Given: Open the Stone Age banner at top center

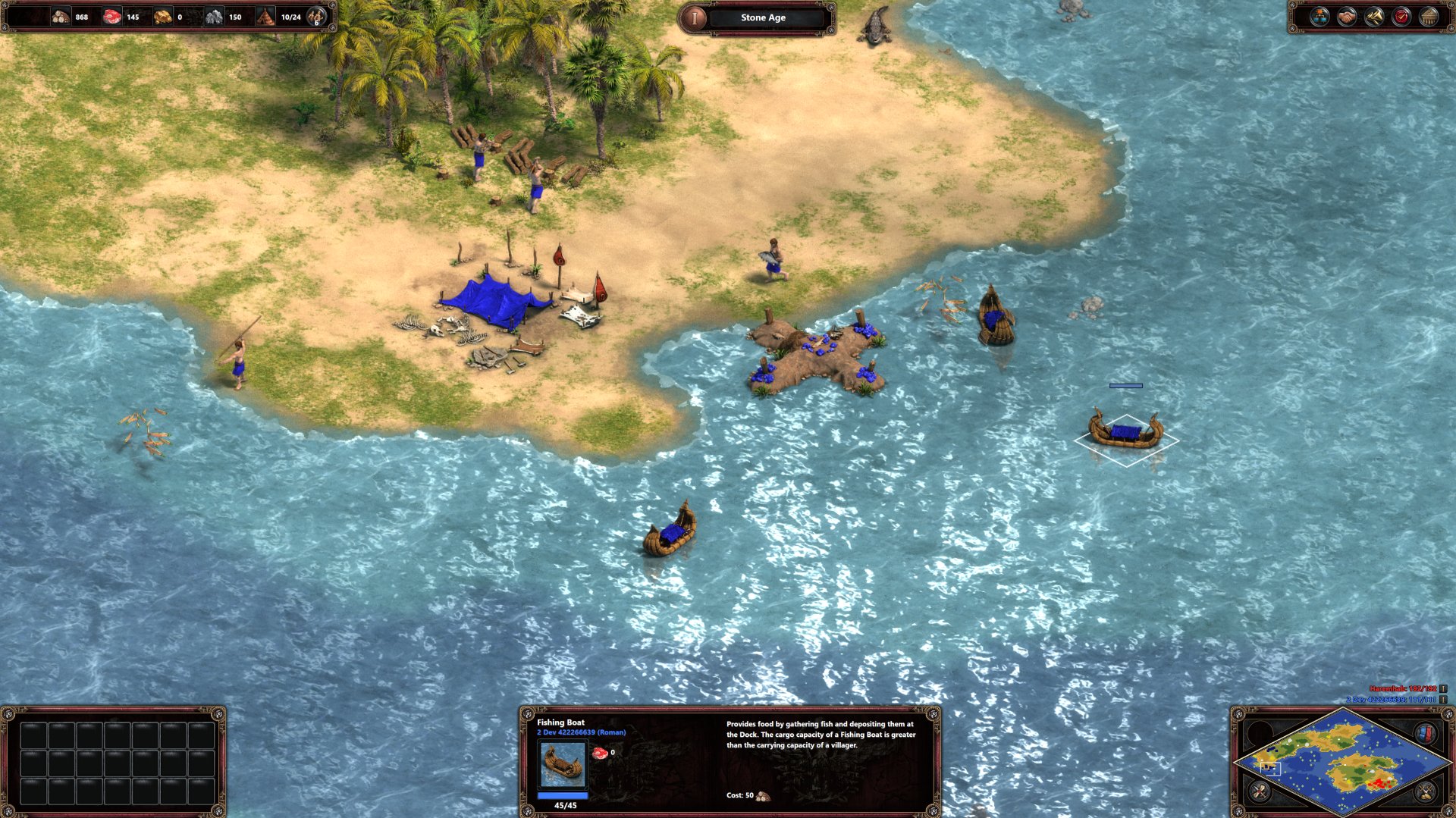Looking at the screenshot, I should (x=762, y=17).
